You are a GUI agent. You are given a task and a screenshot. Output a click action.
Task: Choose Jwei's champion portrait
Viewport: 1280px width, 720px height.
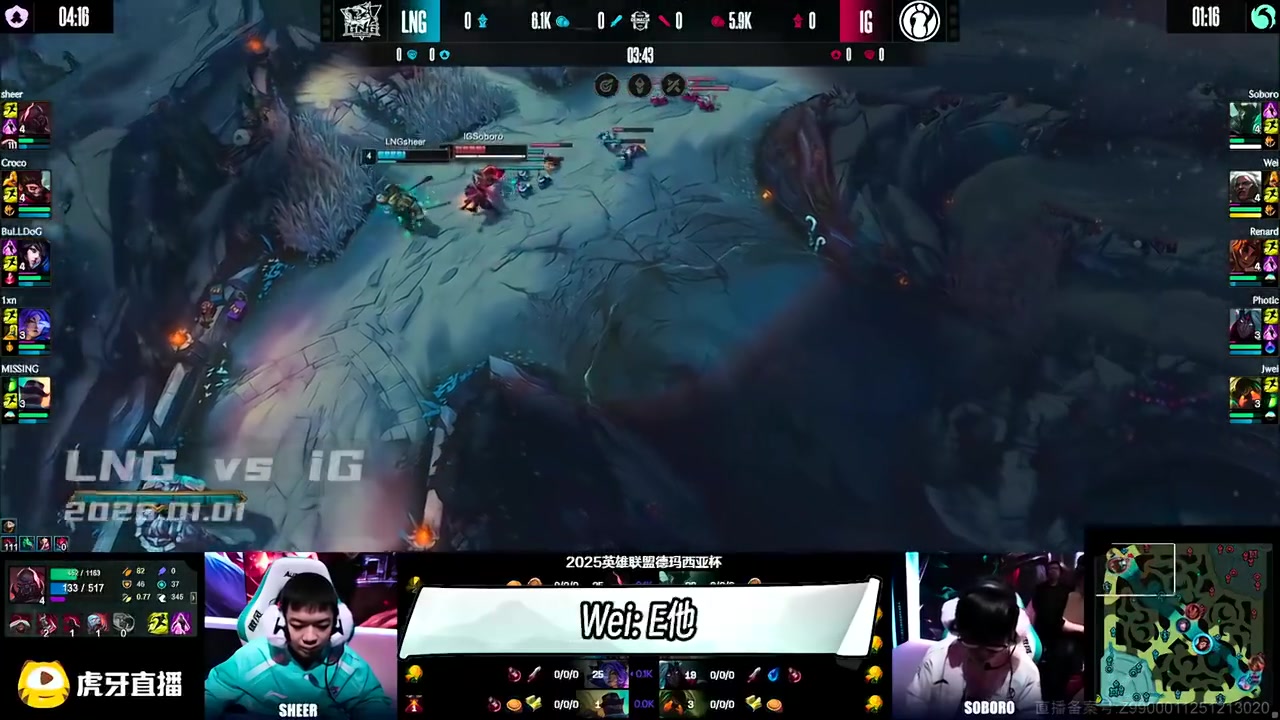tap(1245, 393)
